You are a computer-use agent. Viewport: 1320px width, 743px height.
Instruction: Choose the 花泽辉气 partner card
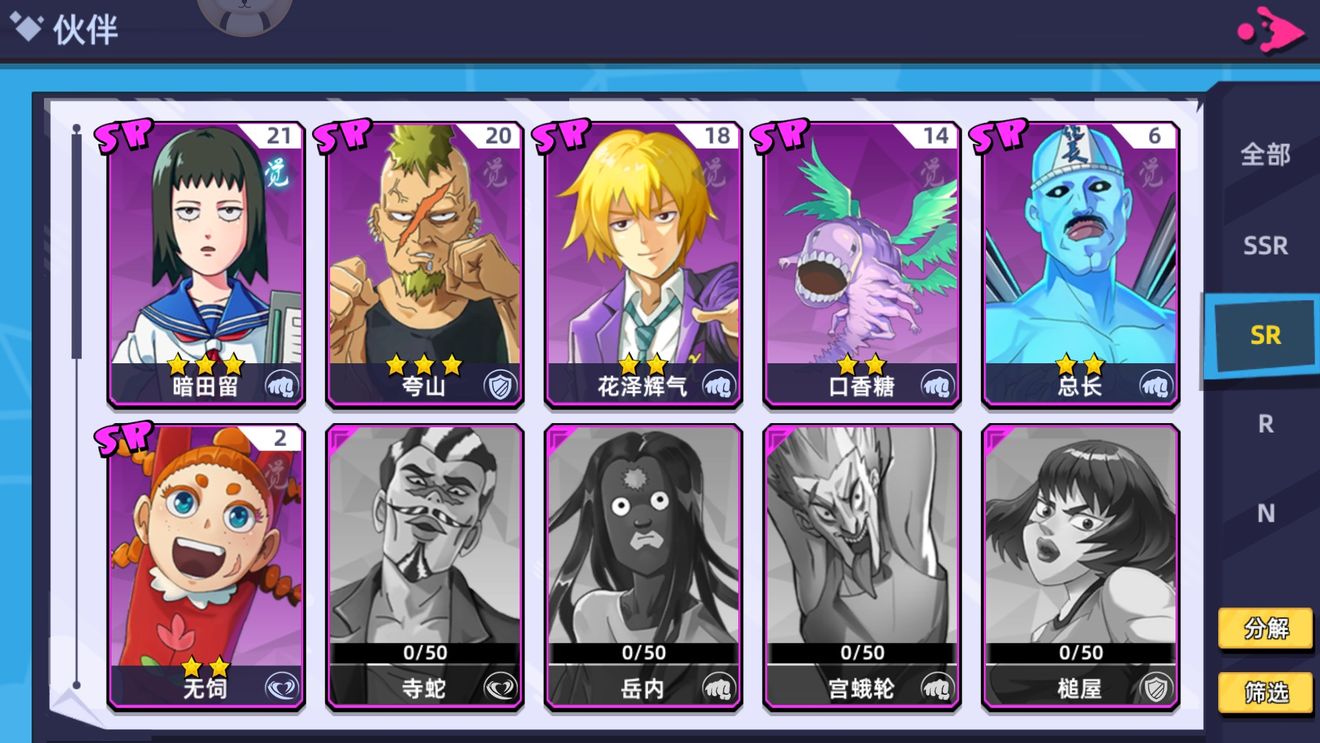pyautogui.click(x=643, y=265)
